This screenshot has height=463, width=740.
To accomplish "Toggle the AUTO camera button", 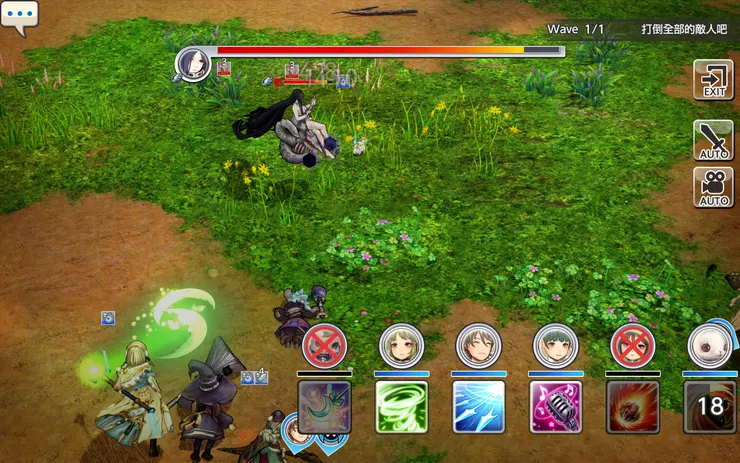I will click(x=713, y=187).
